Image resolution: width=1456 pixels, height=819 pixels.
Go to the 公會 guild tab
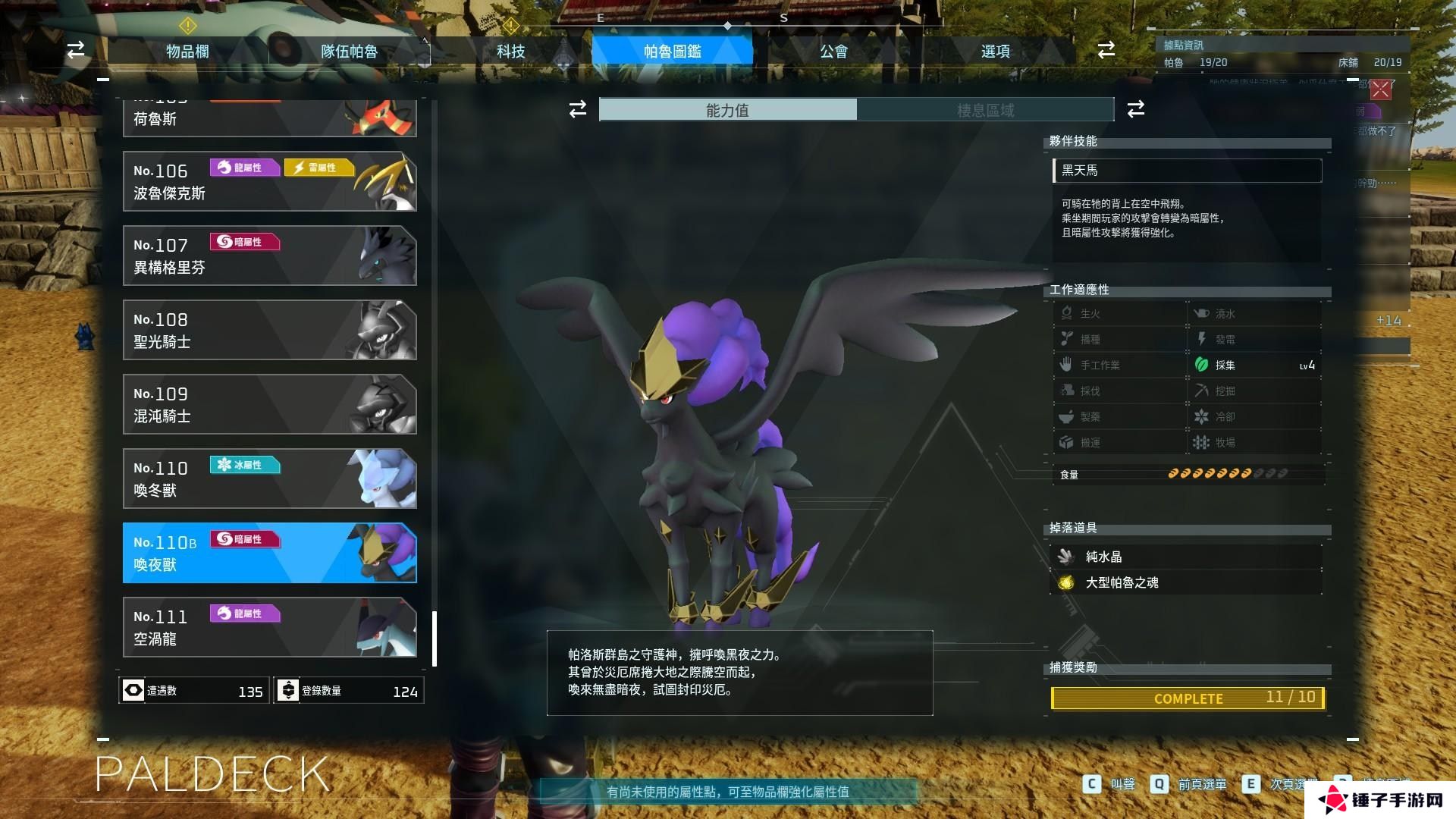833,51
